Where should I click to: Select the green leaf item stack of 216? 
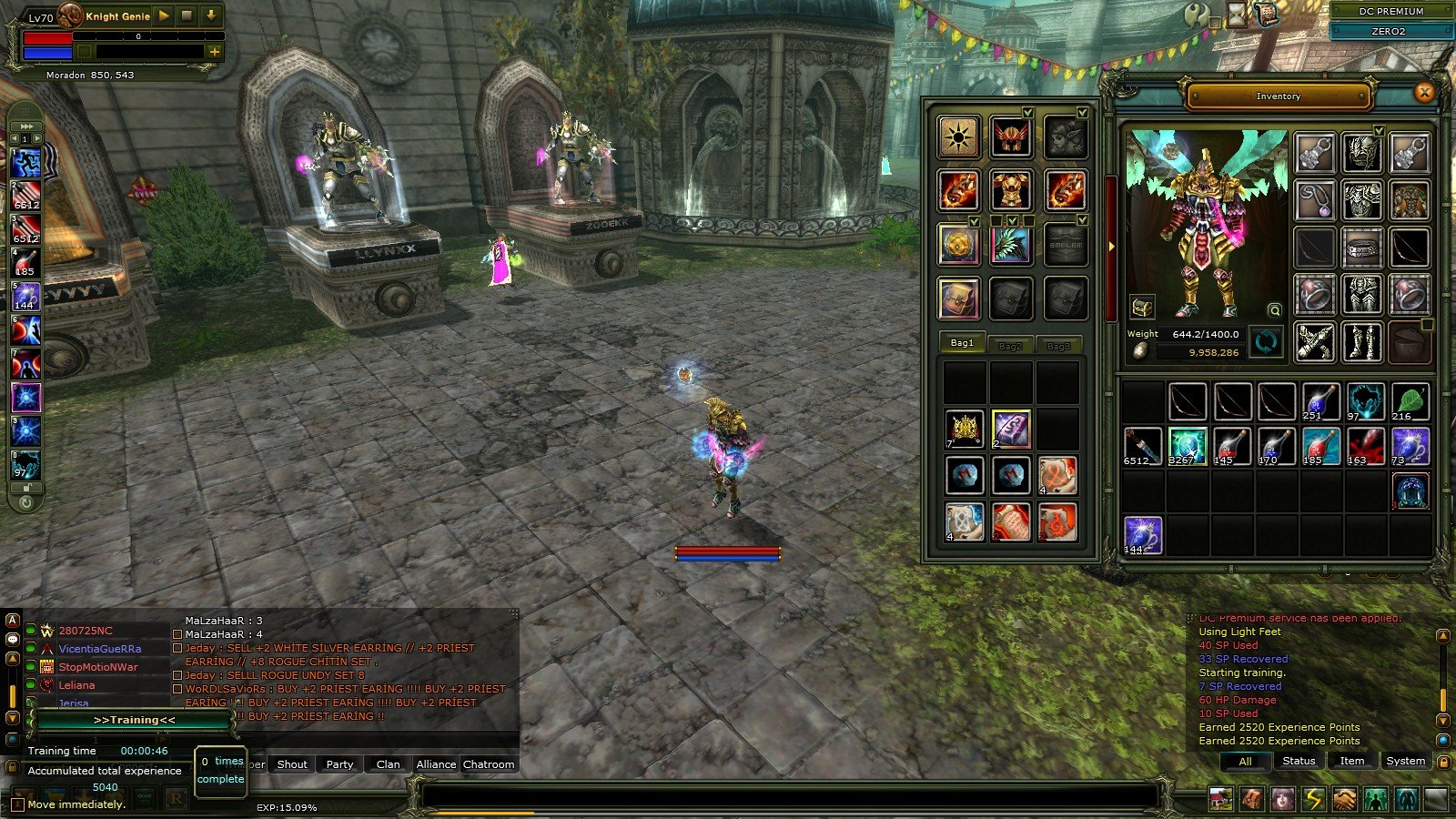click(1410, 401)
